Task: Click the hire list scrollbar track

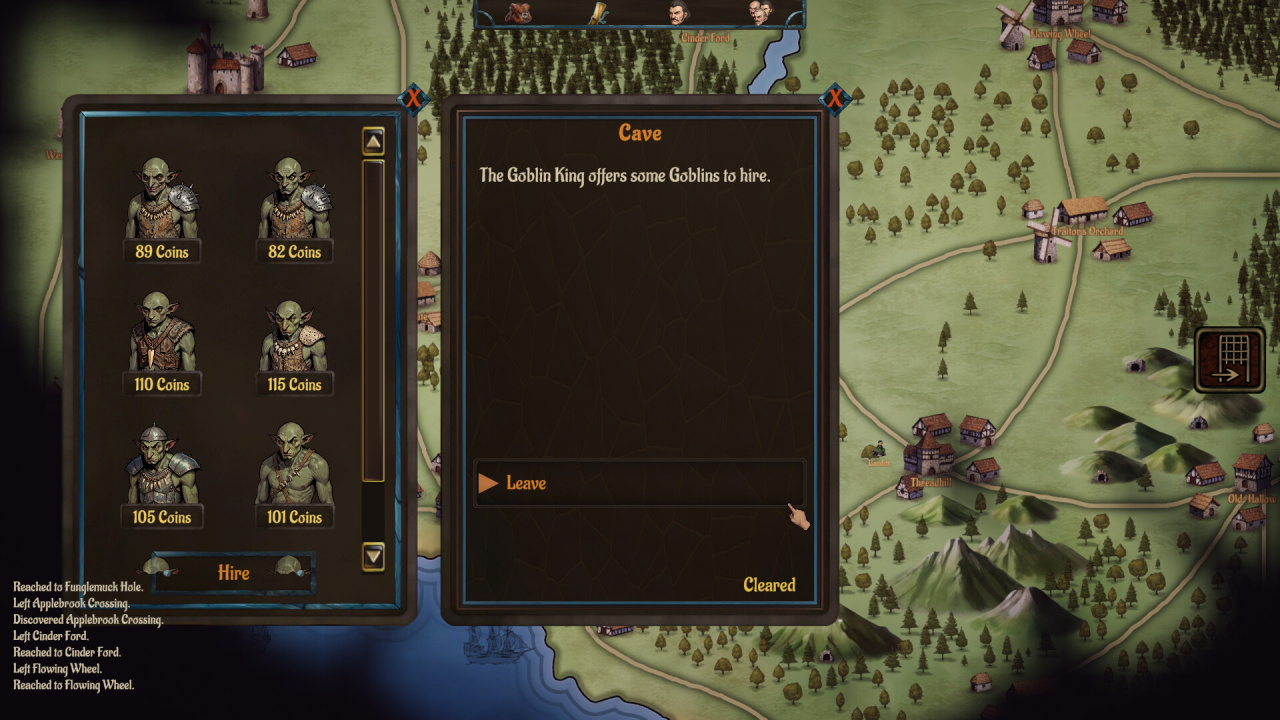Action: coord(373,320)
